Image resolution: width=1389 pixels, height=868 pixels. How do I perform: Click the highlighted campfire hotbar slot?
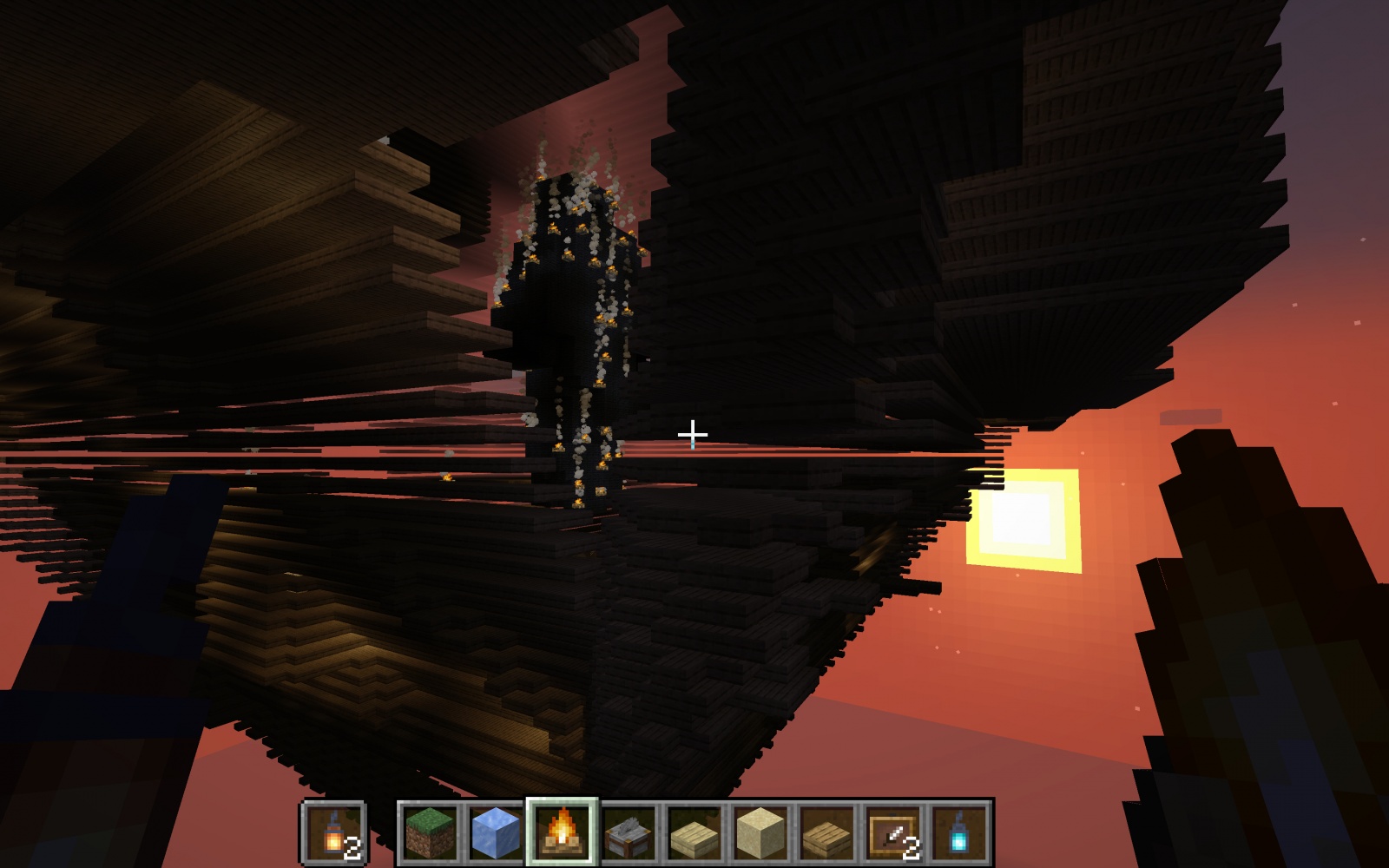point(562,832)
